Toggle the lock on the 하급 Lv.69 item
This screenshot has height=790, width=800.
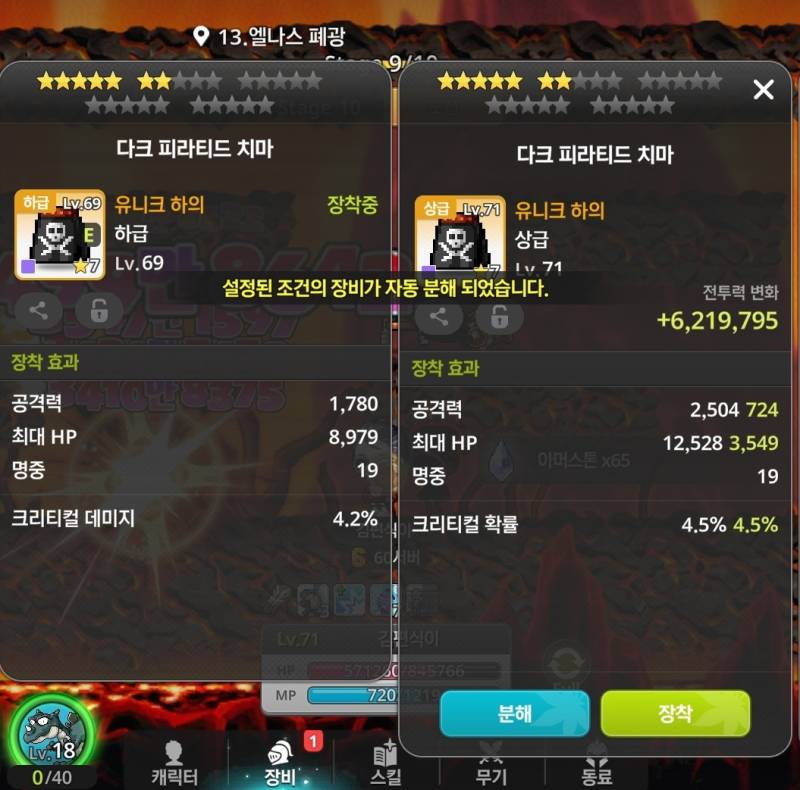tap(98, 310)
